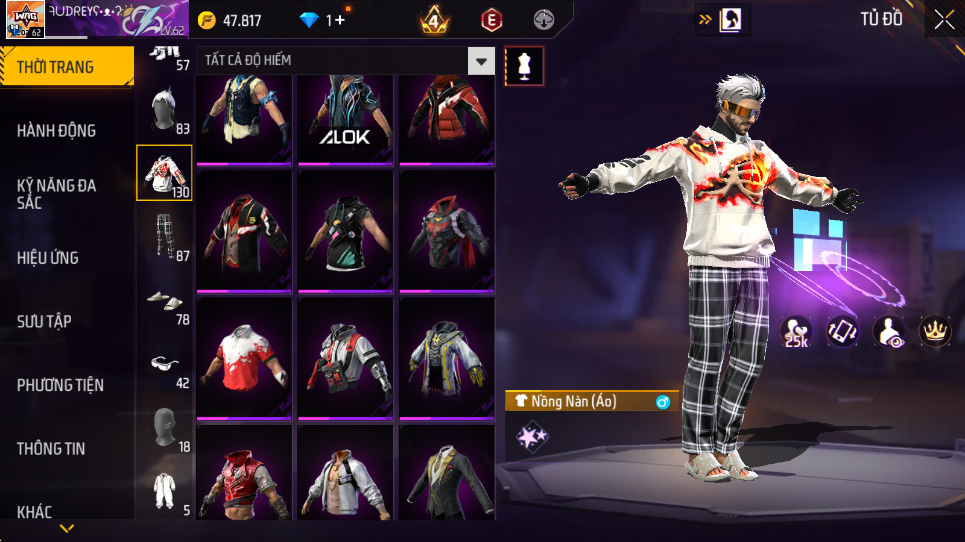Select the red and white splattered t-shirt
The width and height of the screenshot is (965, 542).
[x=244, y=356]
